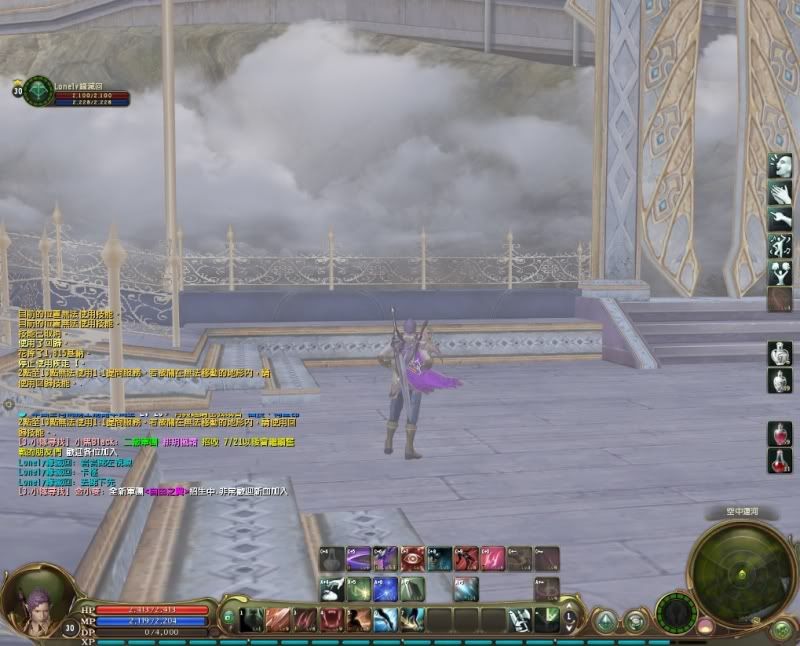Image resolution: width=800 pixels, height=646 pixels.
Task: Open the round green gem menu button
Action: coord(781,629)
